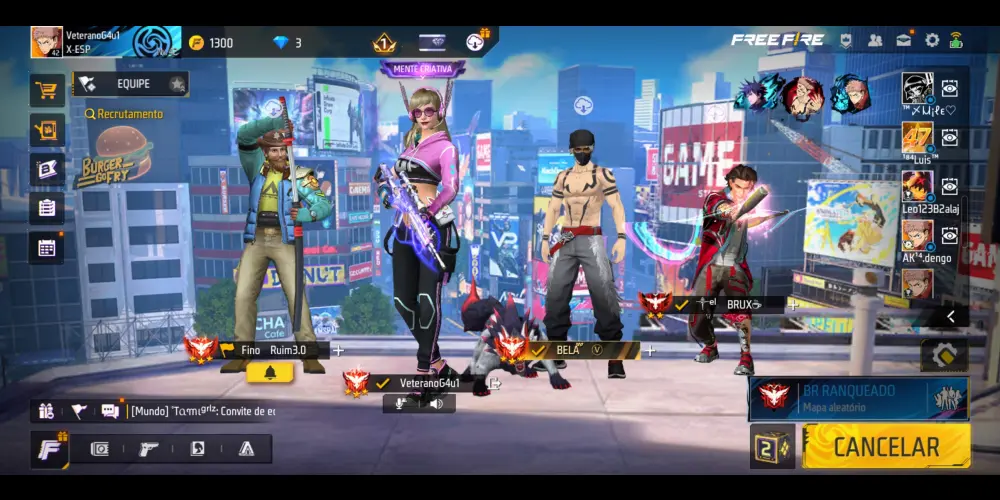This screenshot has height=500, width=1000.
Task: Cancel matchmaking with the CANCELAR button
Action: tap(886, 446)
